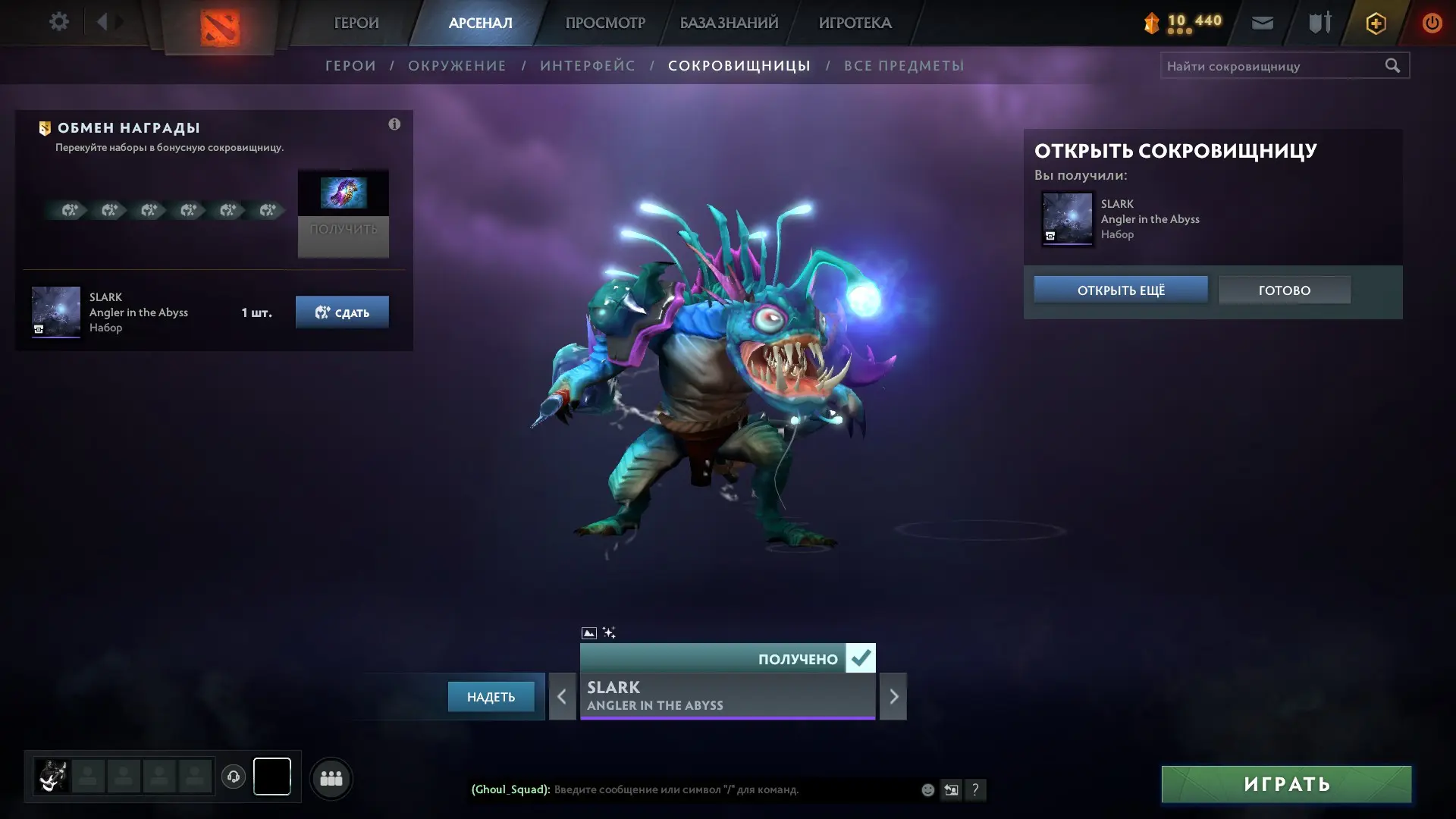
Task: Quit the game with the power button
Action: pos(1432,23)
